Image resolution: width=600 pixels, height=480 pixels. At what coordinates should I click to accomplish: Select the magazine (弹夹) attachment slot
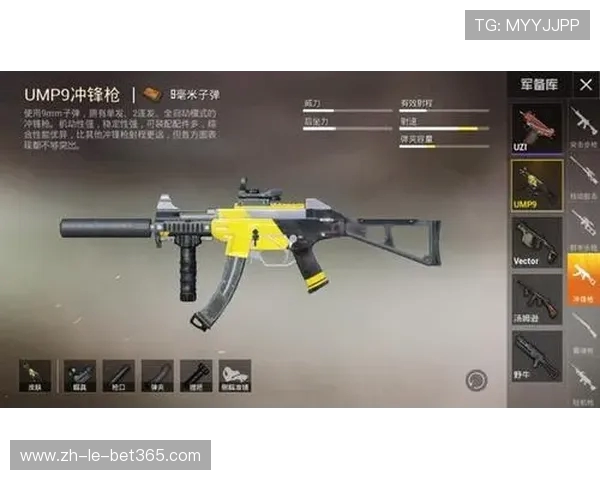157,375
